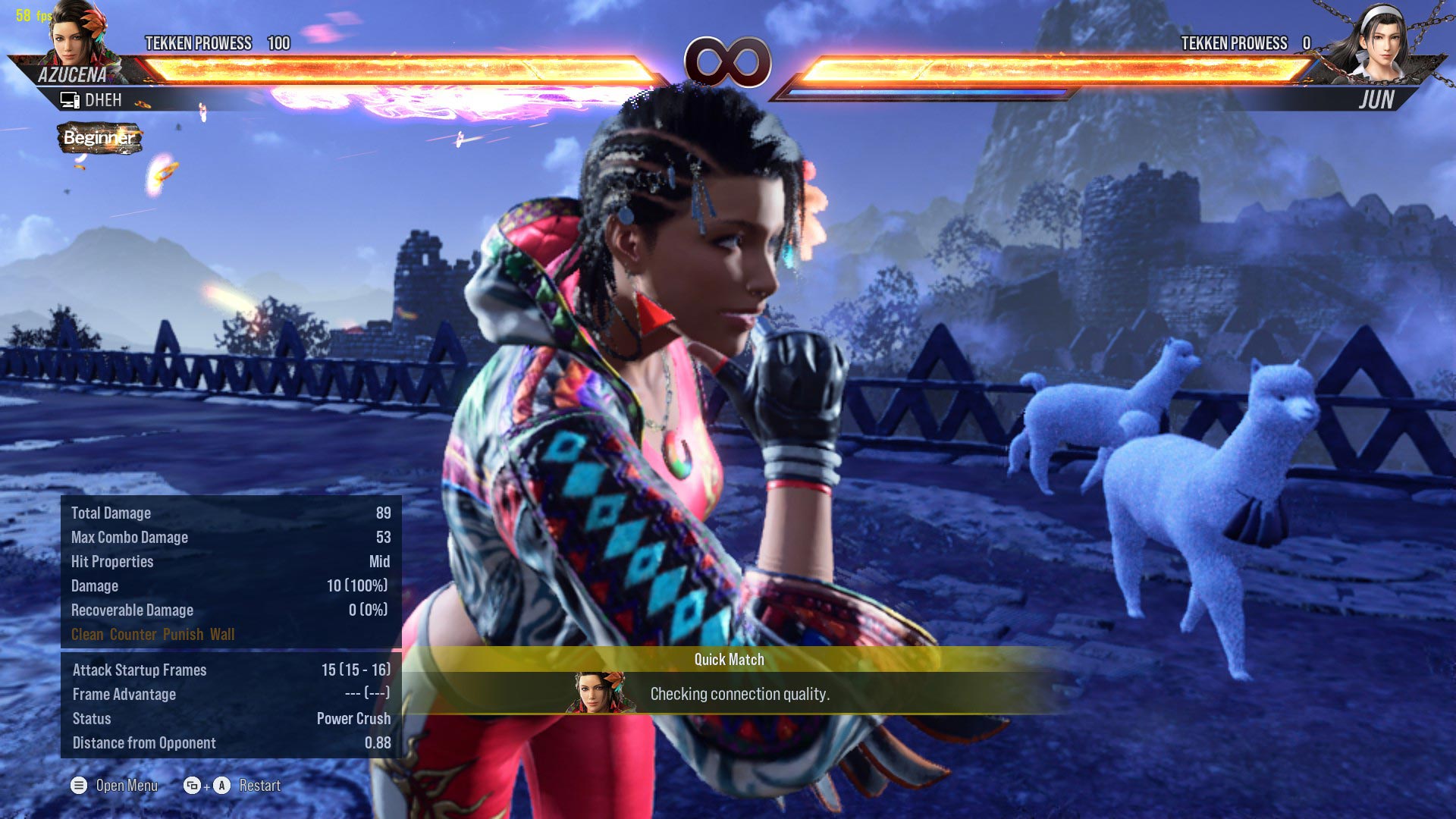1456x819 pixels.
Task: Toggle the Wall hit property indicator
Action: (x=224, y=635)
